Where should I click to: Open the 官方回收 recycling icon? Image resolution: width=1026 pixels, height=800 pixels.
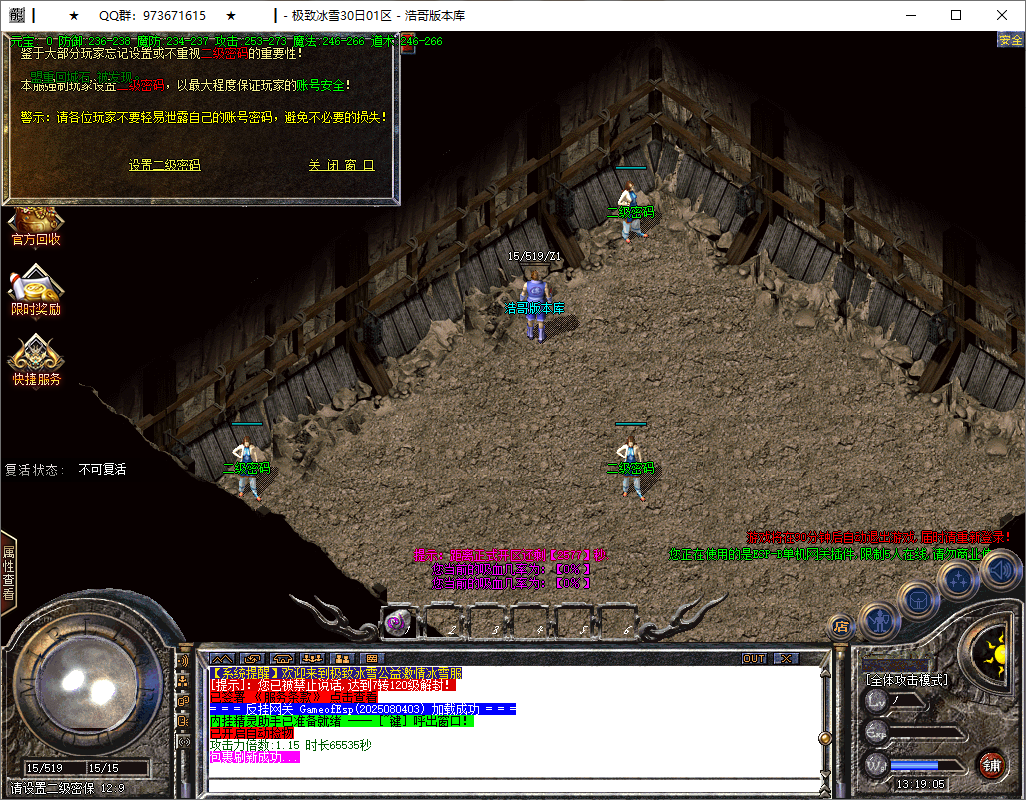36,225
